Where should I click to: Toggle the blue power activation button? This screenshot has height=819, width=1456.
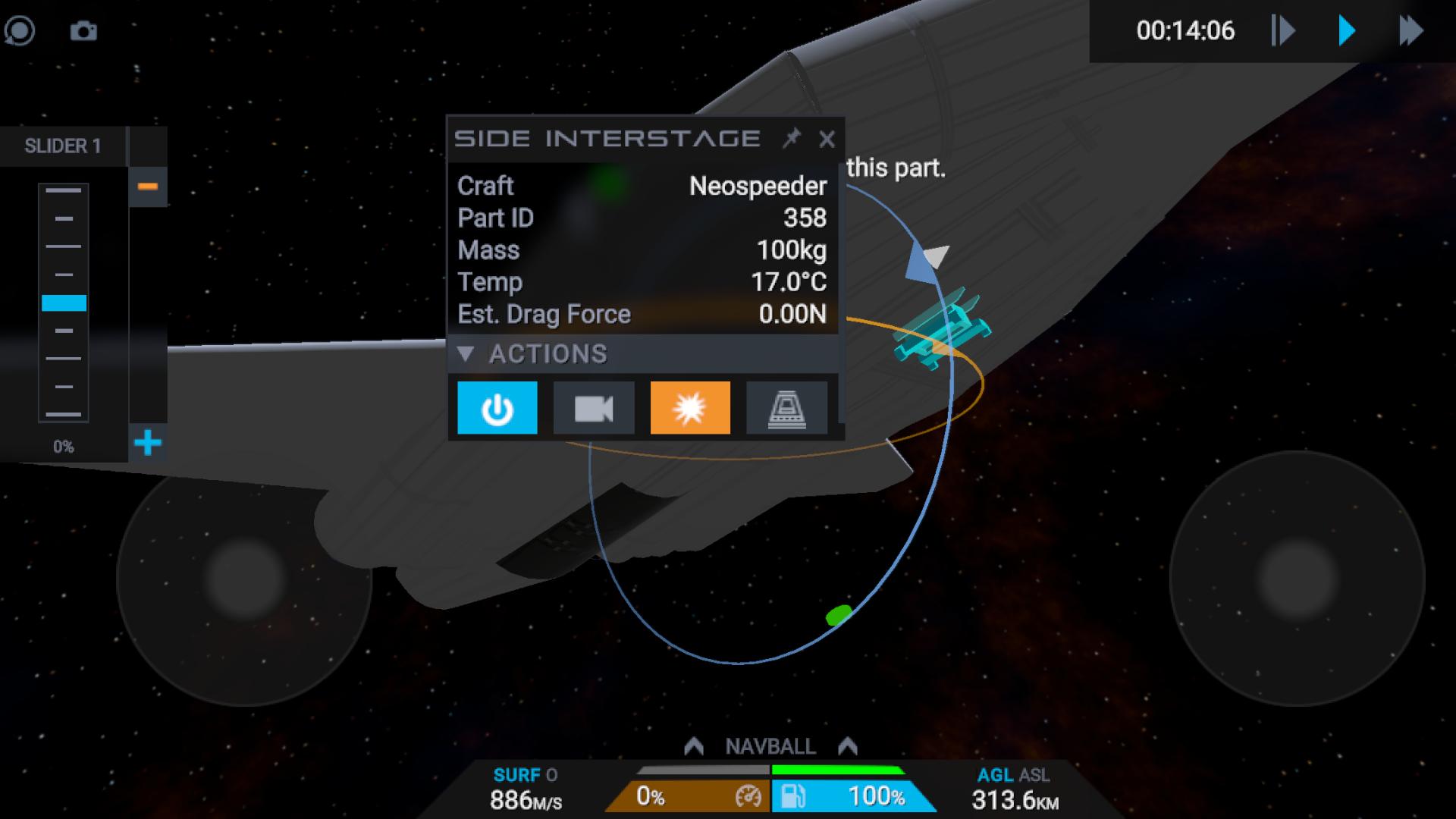coord(497,408)
